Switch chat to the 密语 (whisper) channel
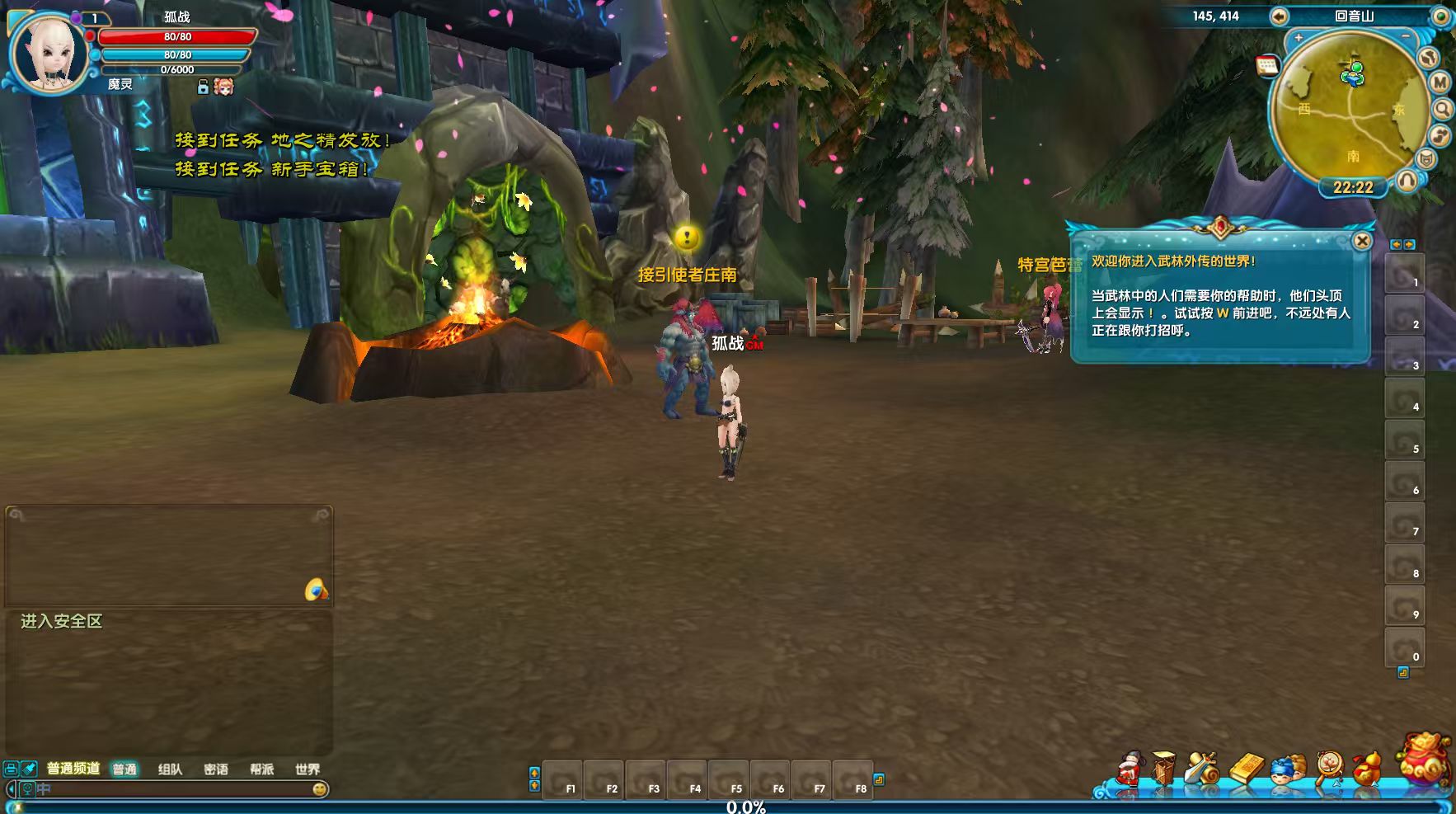The height and width of the screenshot is (814, 1456). click(x=216, y=769)
